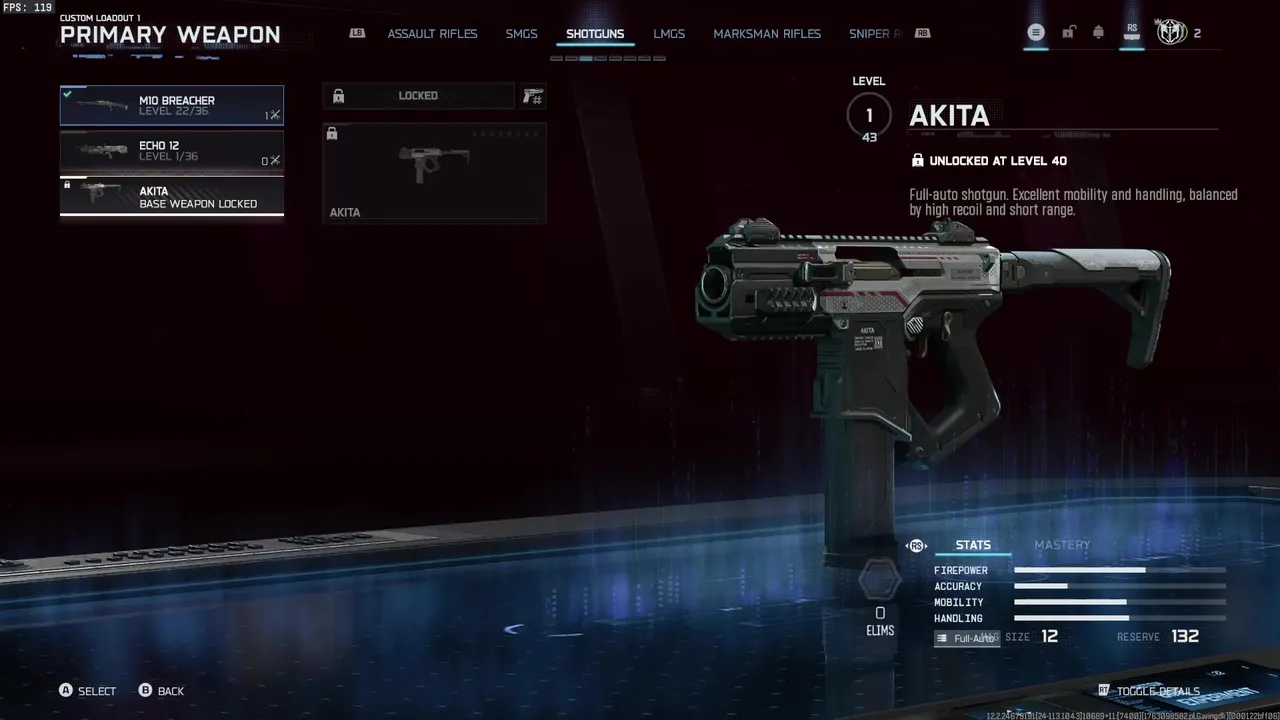1280x720 pixels.
Task: Click the Akita base weapon tile
Action: pyautogui.click(x=434, y=172)
